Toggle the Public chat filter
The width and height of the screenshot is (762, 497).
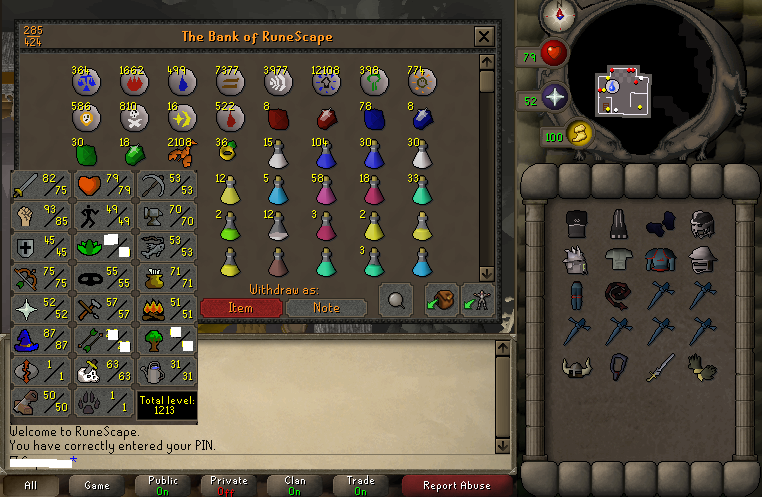pyautogui.click(x=163, y=485)
